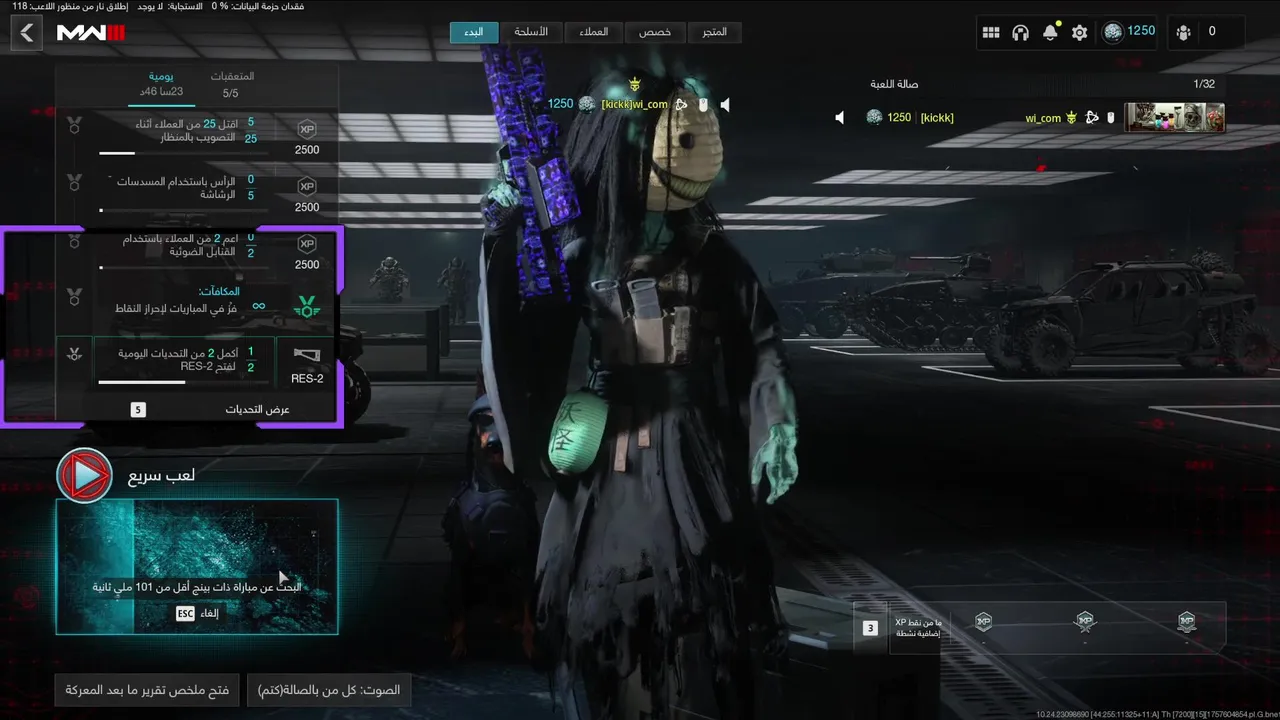Image resolution: width=1280 pixels, height=720 pixels.
Task: Open the grid menu icon
Action: [x=991, y=32]
